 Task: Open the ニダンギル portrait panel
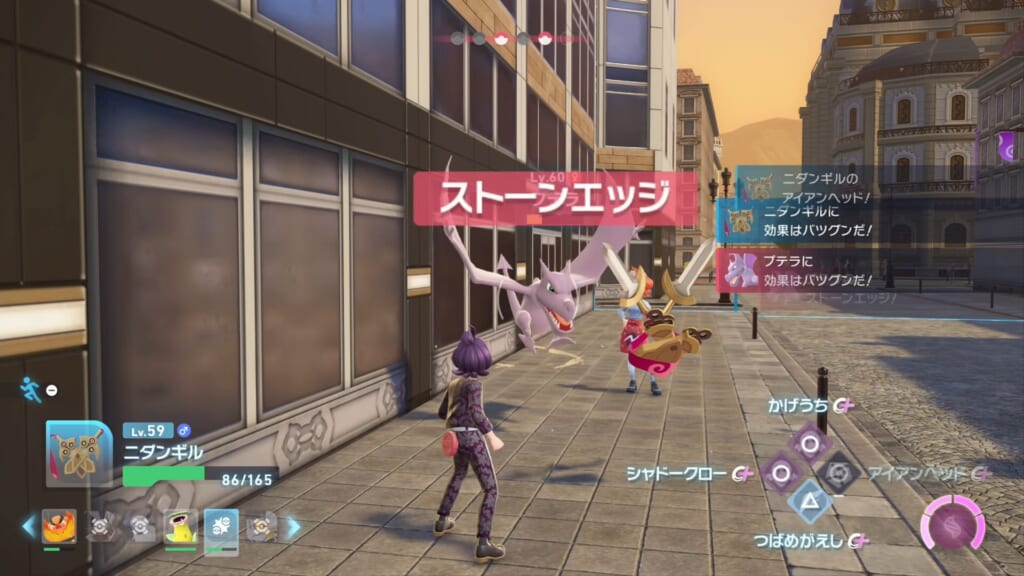[79, 453]
